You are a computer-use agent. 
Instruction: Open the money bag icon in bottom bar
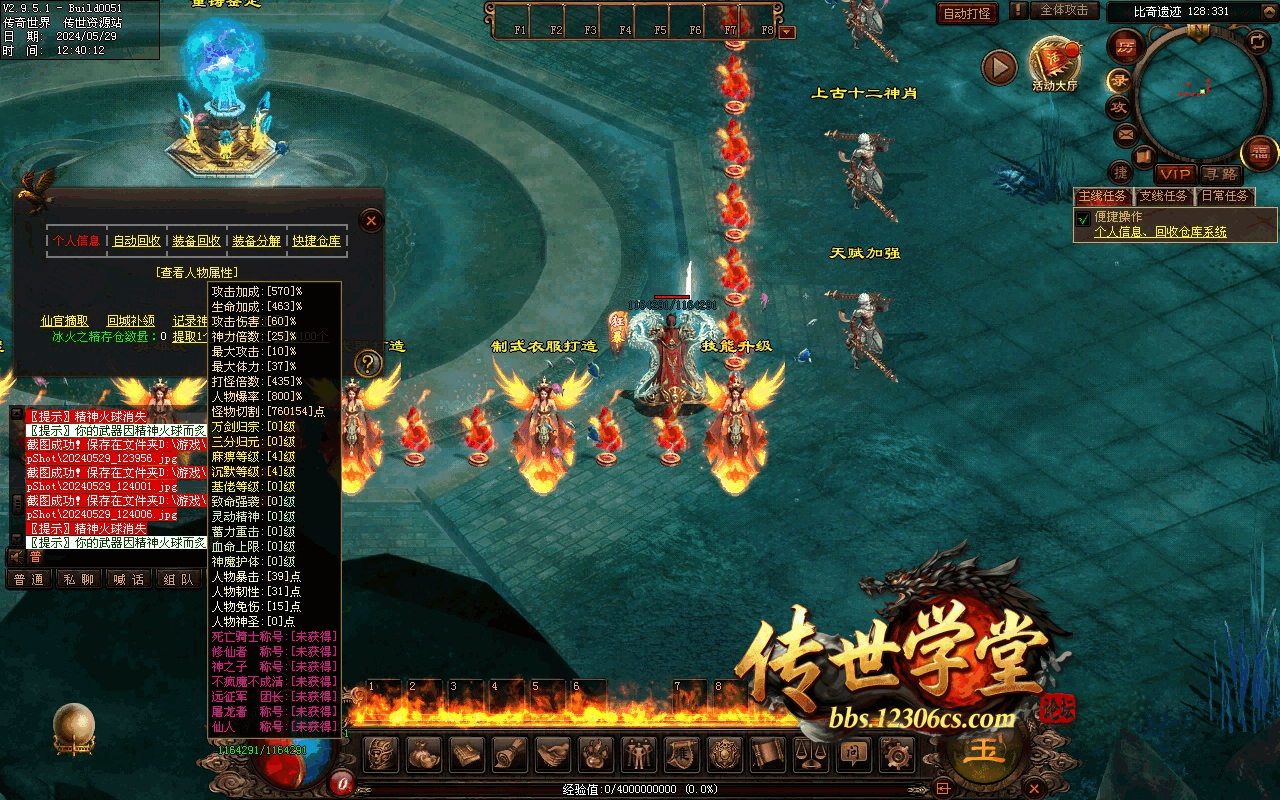[x=424, y=755]
